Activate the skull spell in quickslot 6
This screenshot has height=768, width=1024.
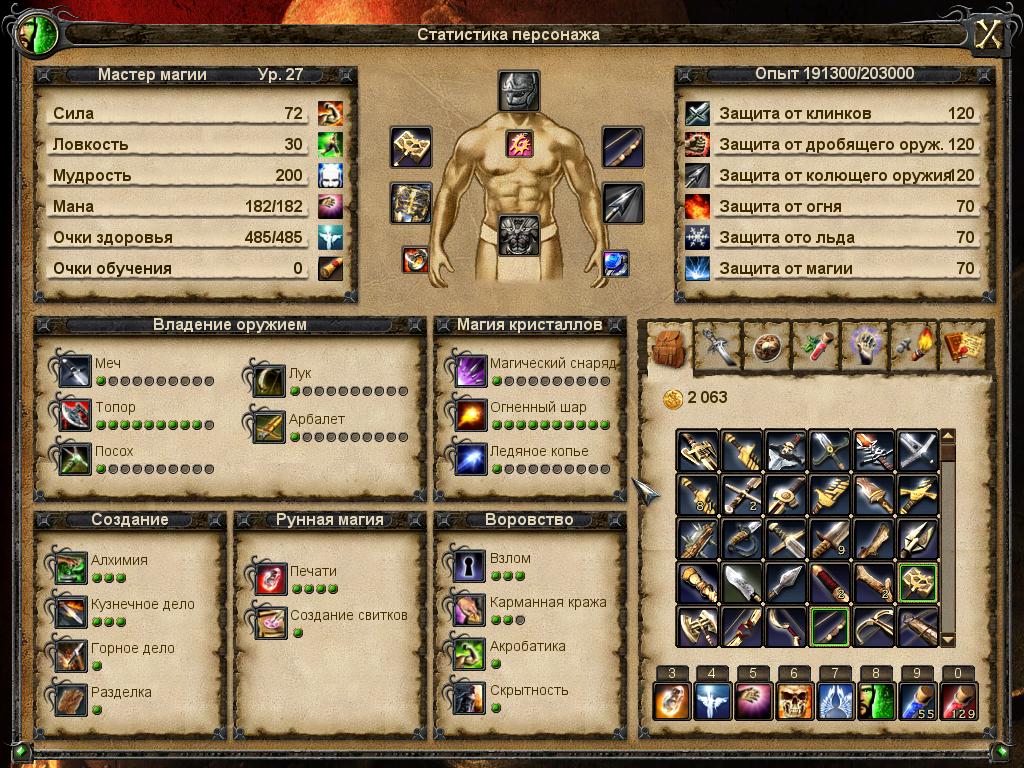pos(794,701)
